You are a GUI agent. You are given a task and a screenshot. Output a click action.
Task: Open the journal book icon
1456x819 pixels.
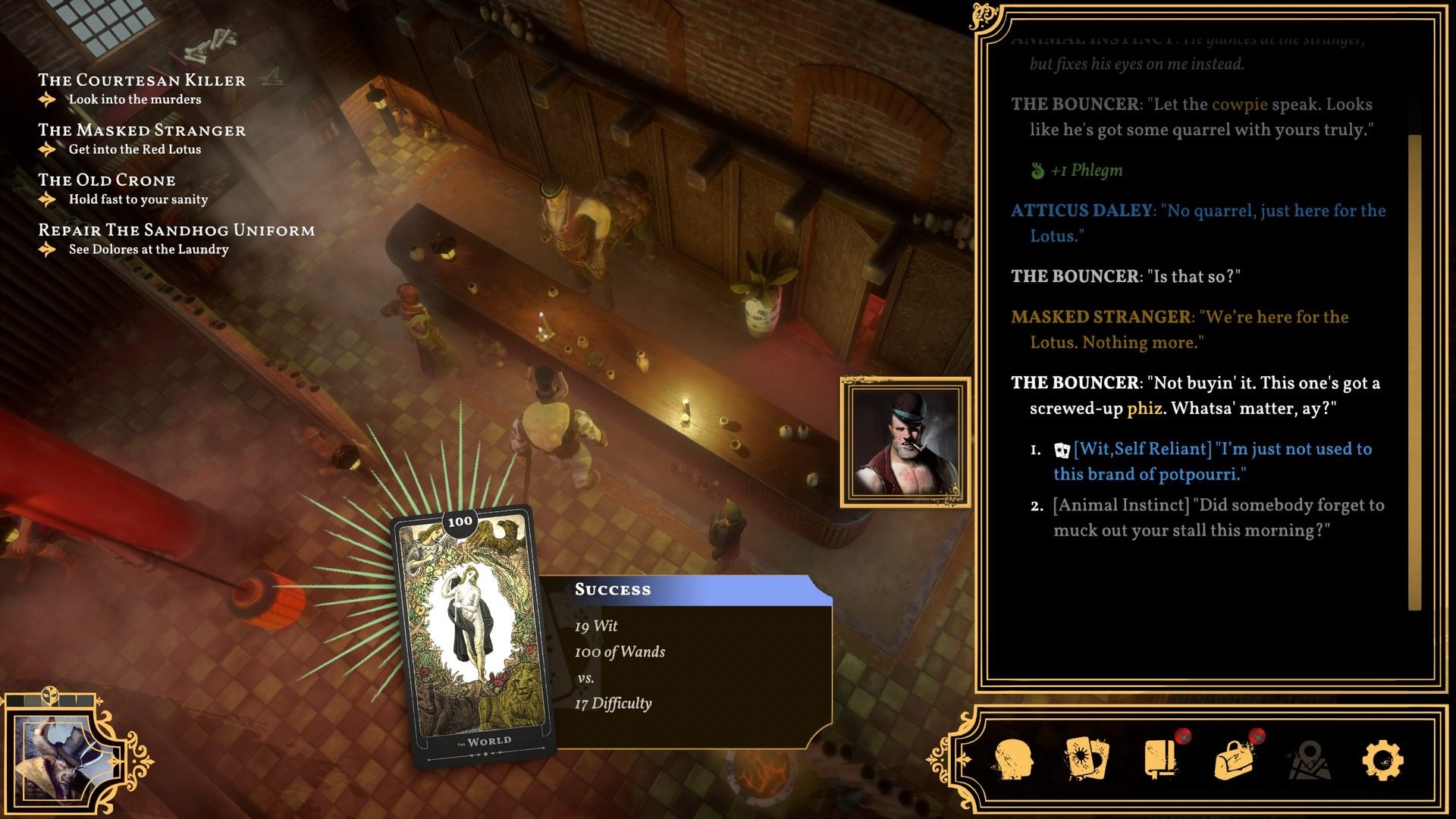tap(1160, 759)
